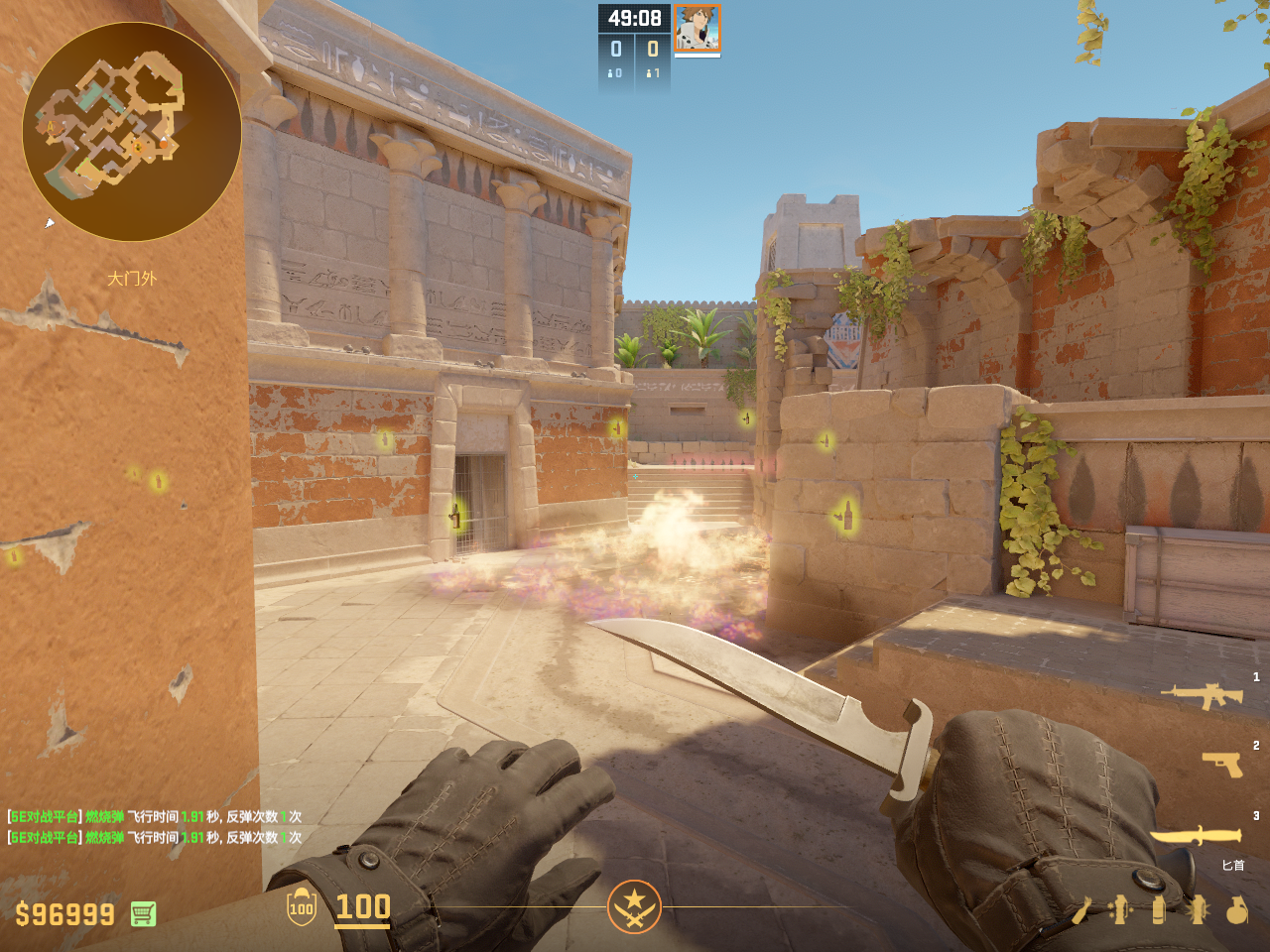Click the player avatar by the scoreboard
Screen dimensions: 1270x952
point(698,28)
